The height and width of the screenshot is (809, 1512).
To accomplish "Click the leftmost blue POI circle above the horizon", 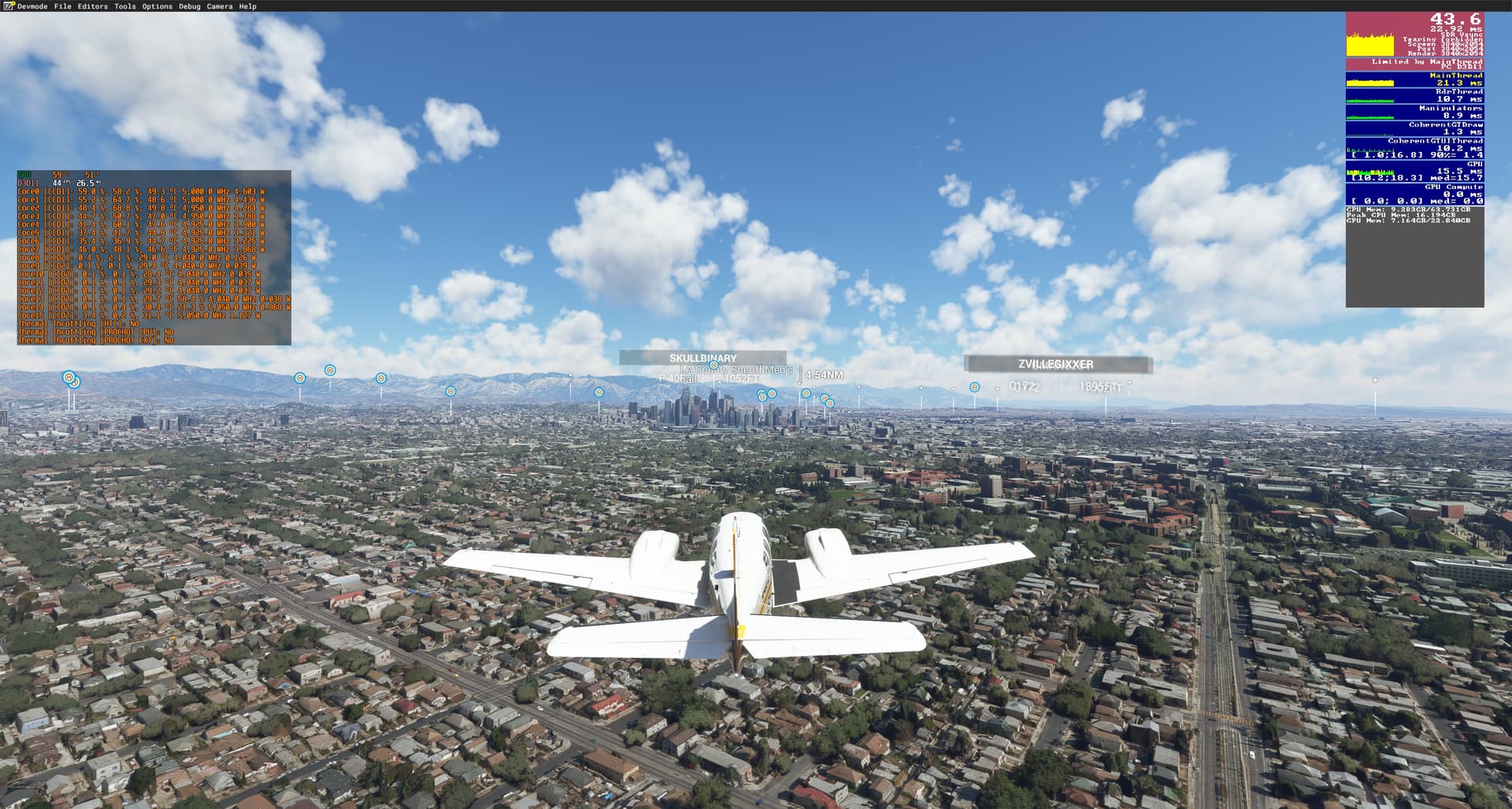I will coord(71,379).
